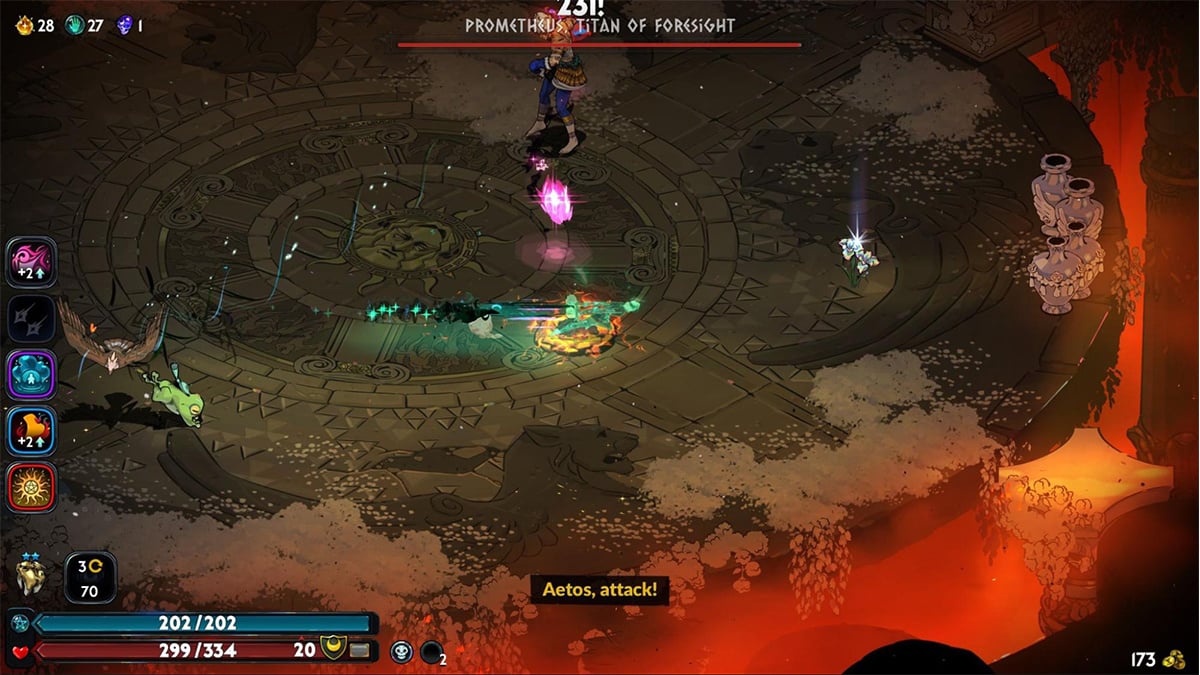Select the teal cloud boon with purple border
The height and width of the screenshot is (675, 1200).
32,375
